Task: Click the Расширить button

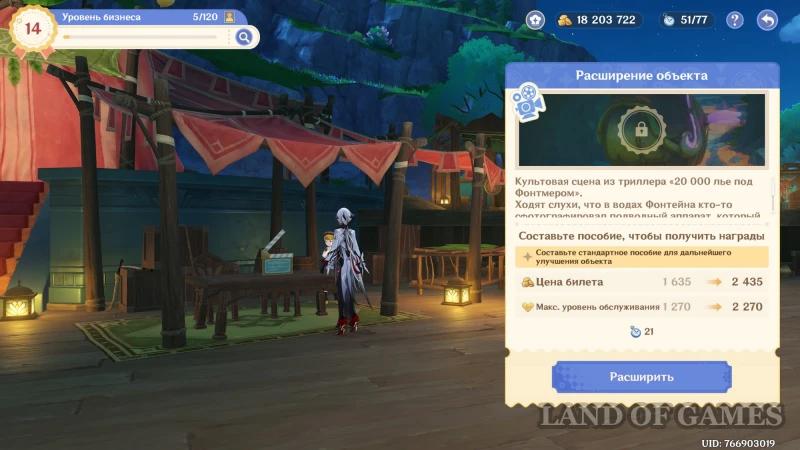Action: [x=641, y=377]
